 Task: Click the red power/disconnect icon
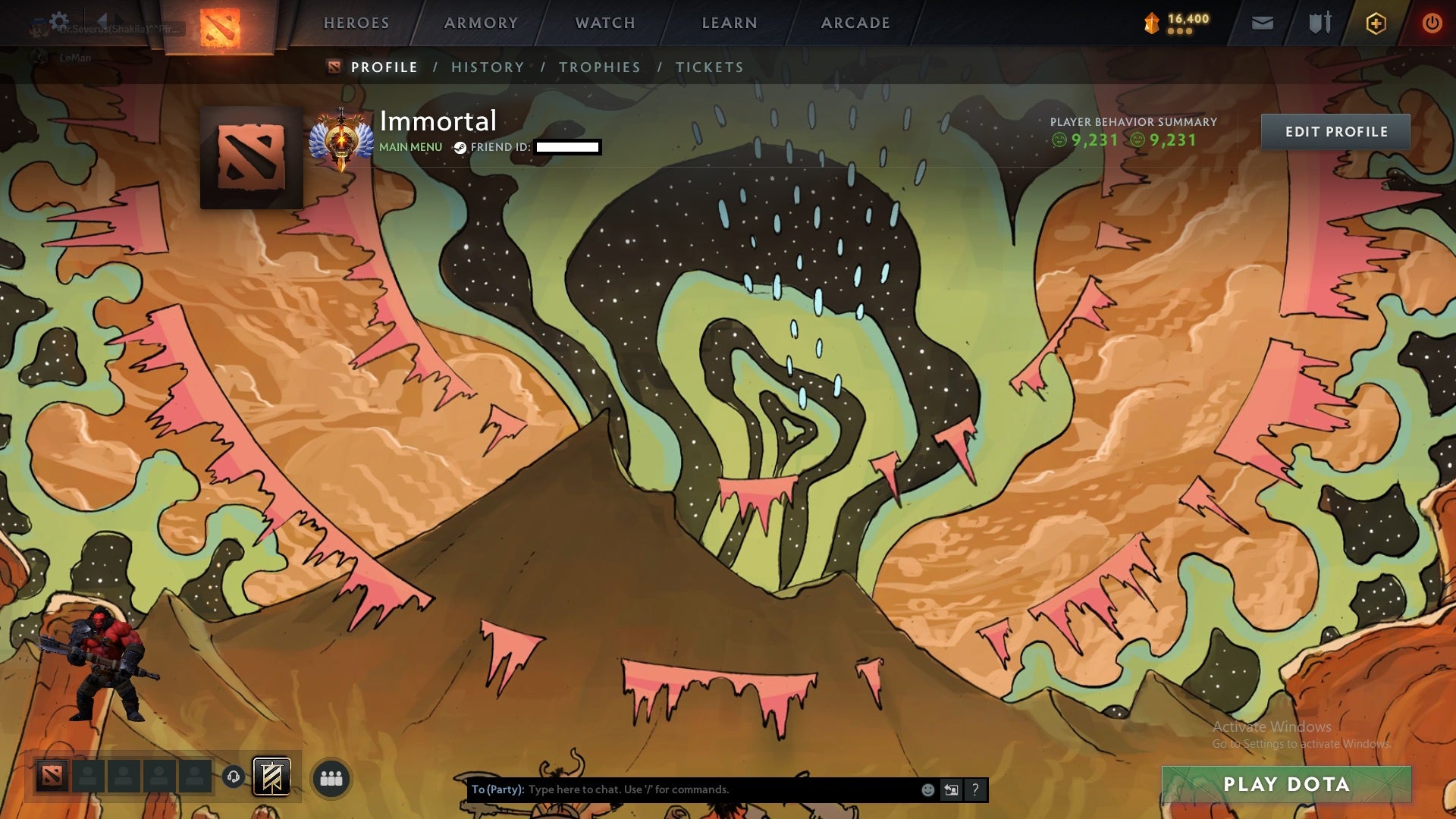[1433, 23]
